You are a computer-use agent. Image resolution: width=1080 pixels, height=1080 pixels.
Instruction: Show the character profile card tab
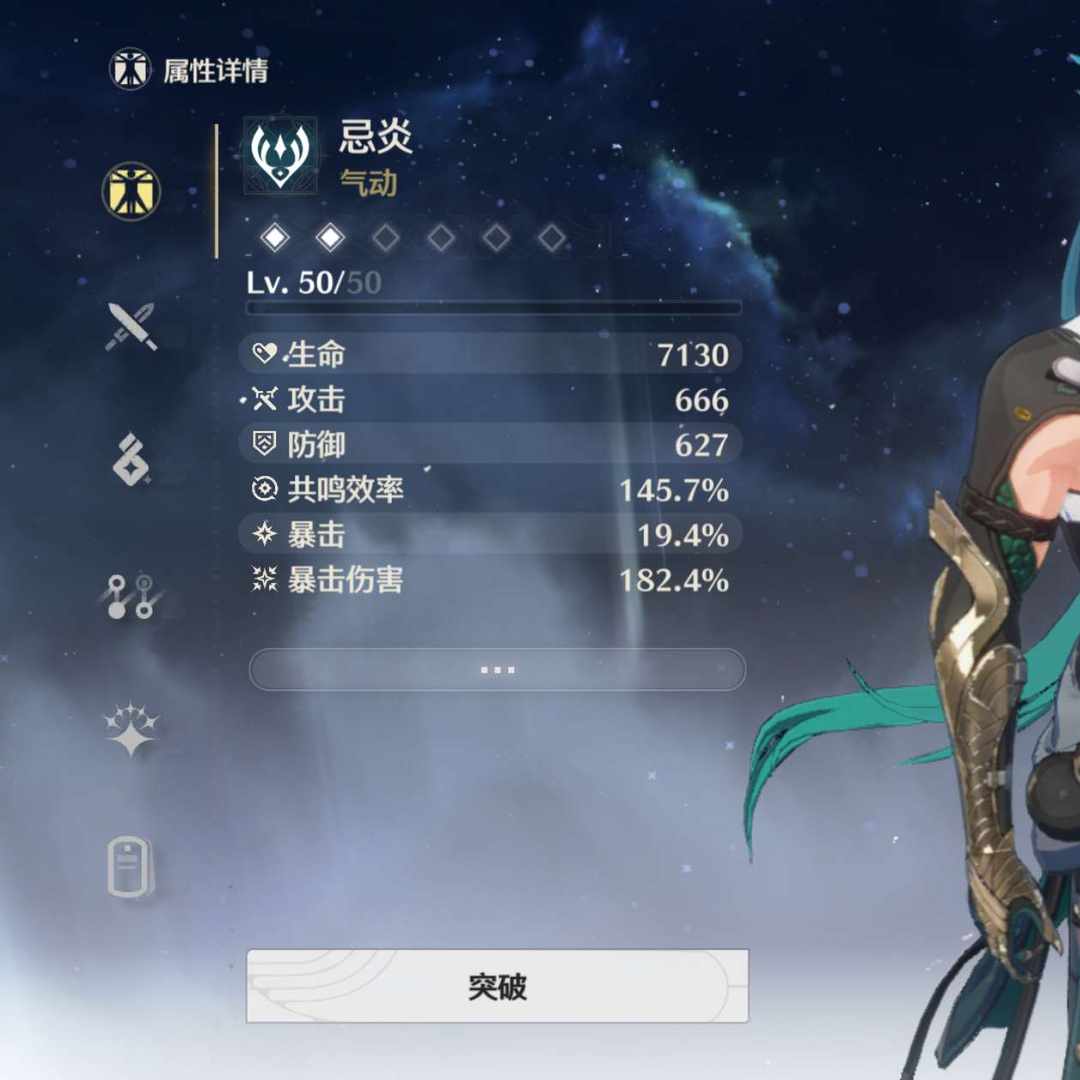coord(131,866)
